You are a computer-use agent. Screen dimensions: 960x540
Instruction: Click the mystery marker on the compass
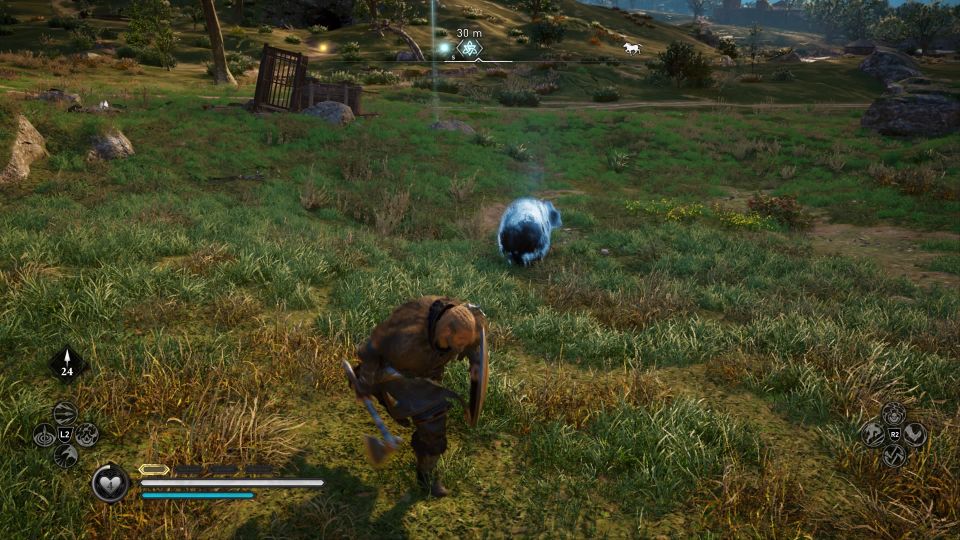469,48
